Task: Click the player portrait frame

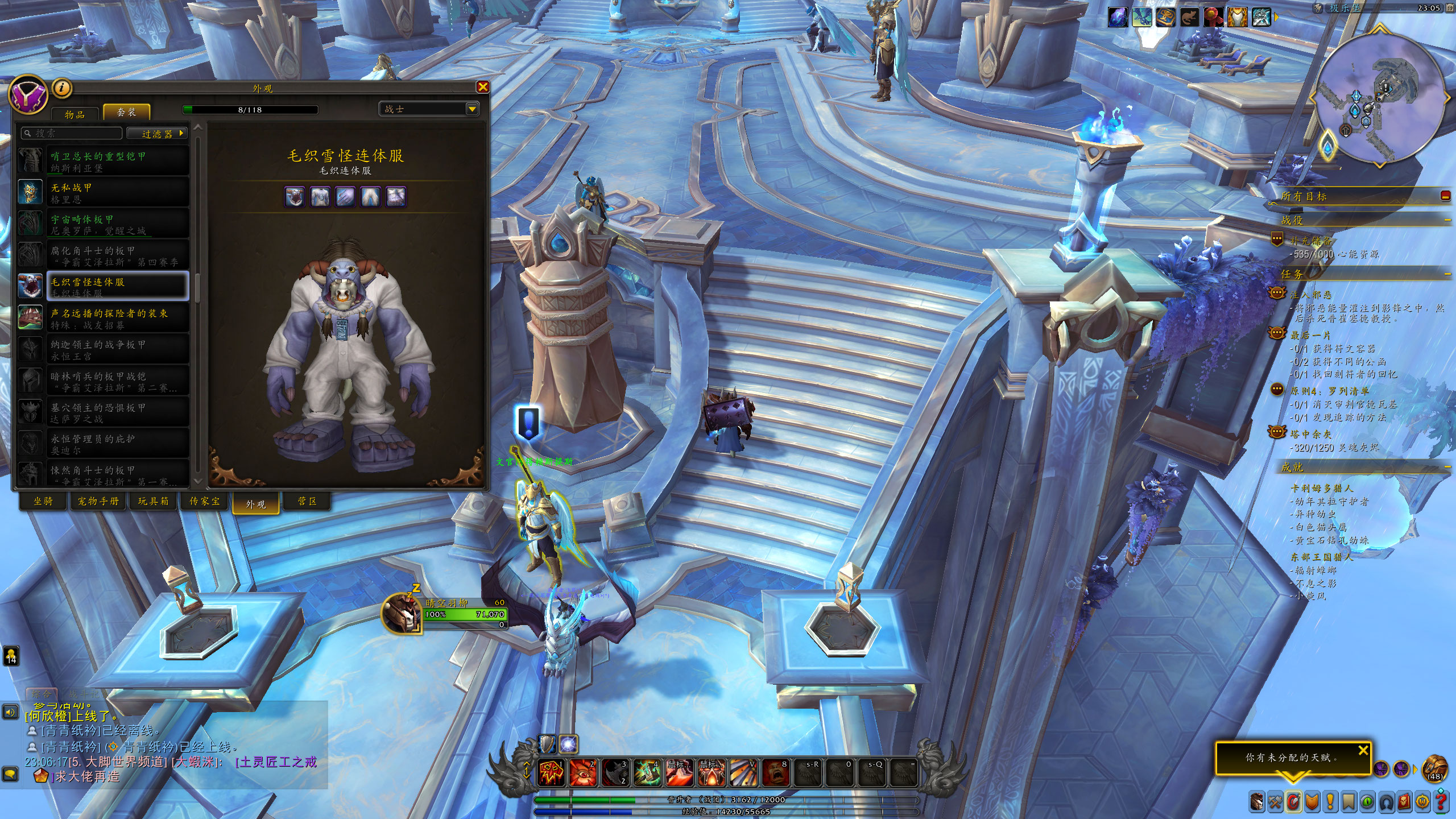Action: click(x=403, y=613)
